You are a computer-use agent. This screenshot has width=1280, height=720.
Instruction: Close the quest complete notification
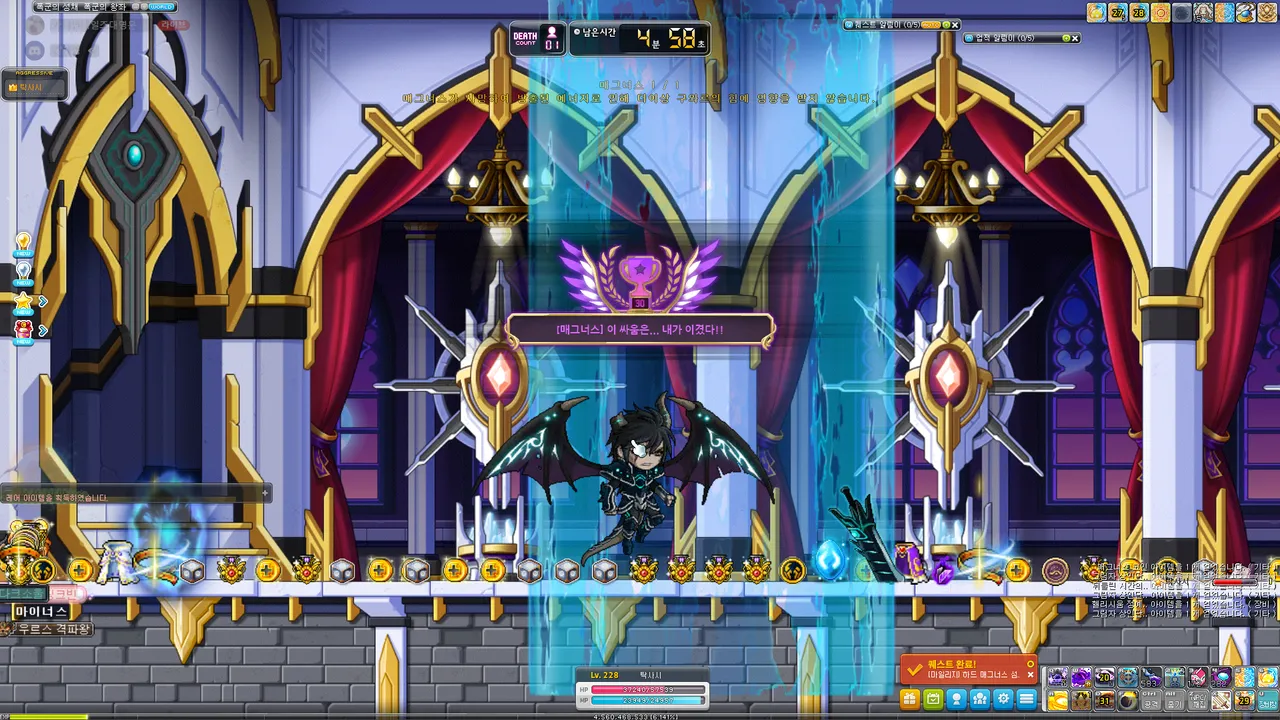point(1031,675)
